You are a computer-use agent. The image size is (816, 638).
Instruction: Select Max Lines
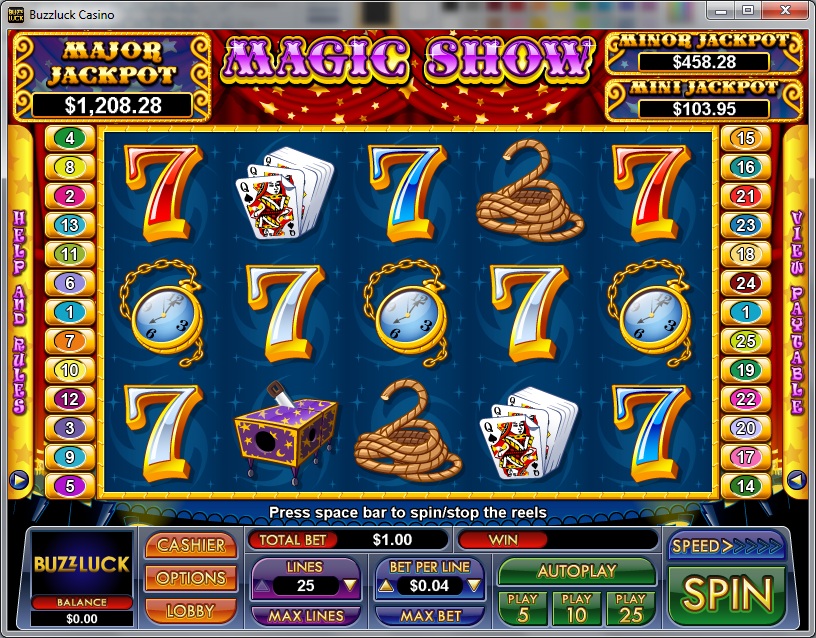[x=305, y=616]
